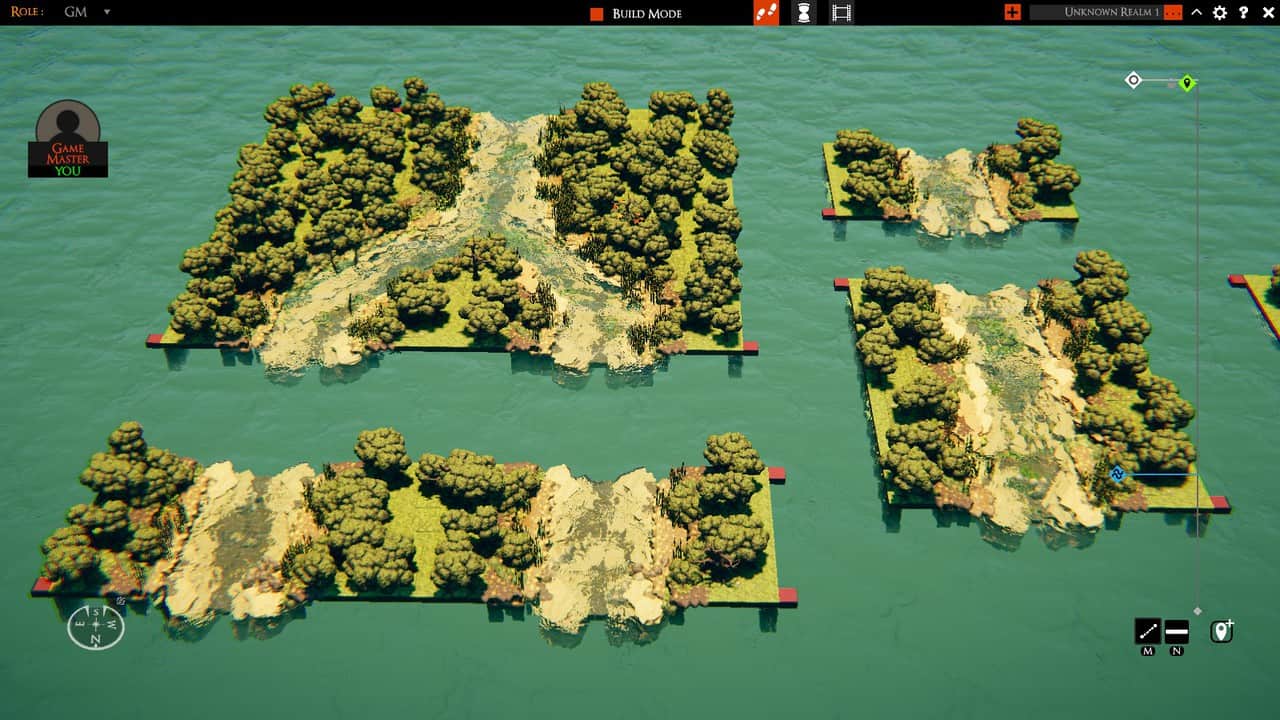Select the flat line tool labeled N

click(1177, 631)
